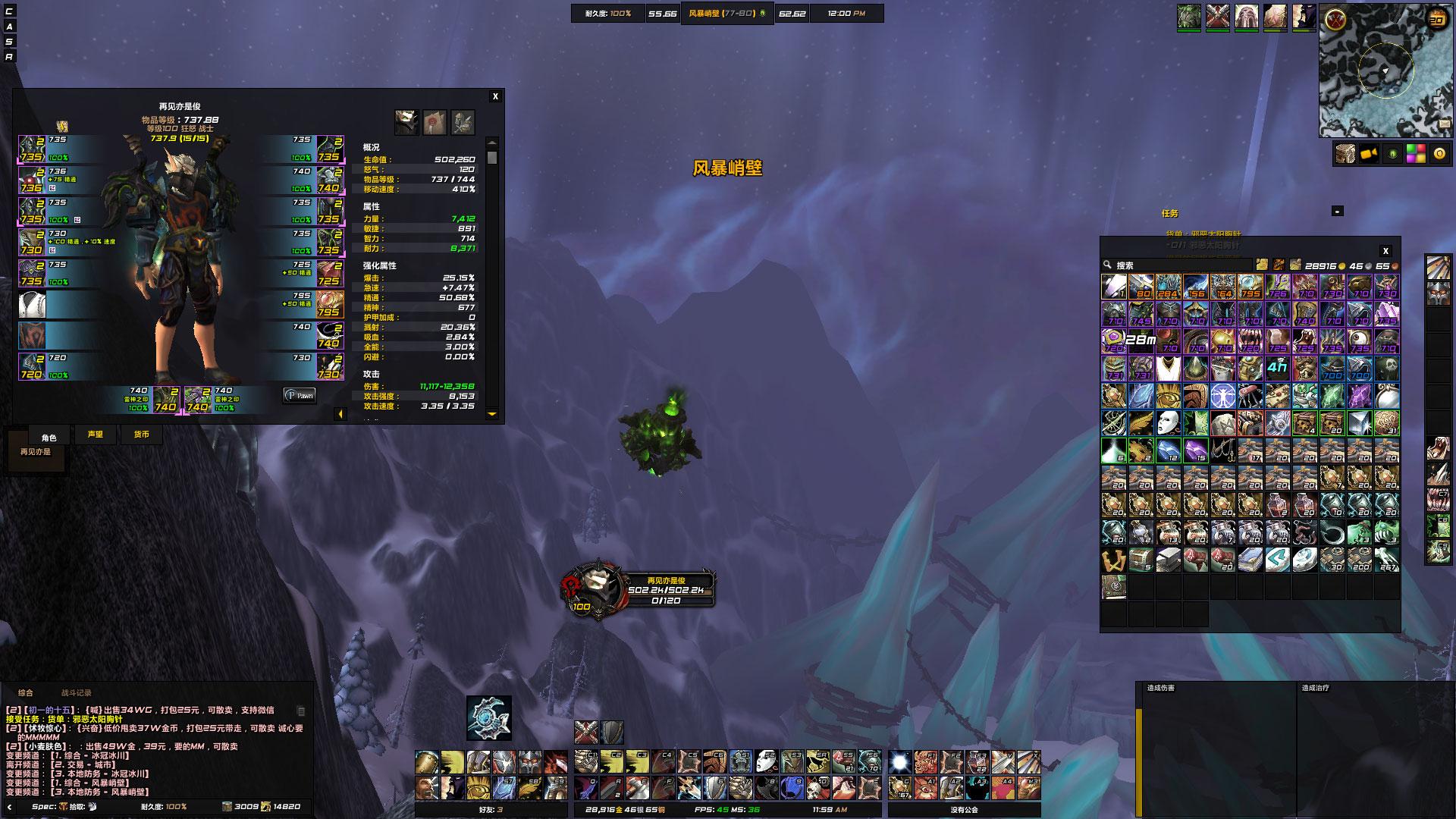Close the character sheet window

coord(495,96)
